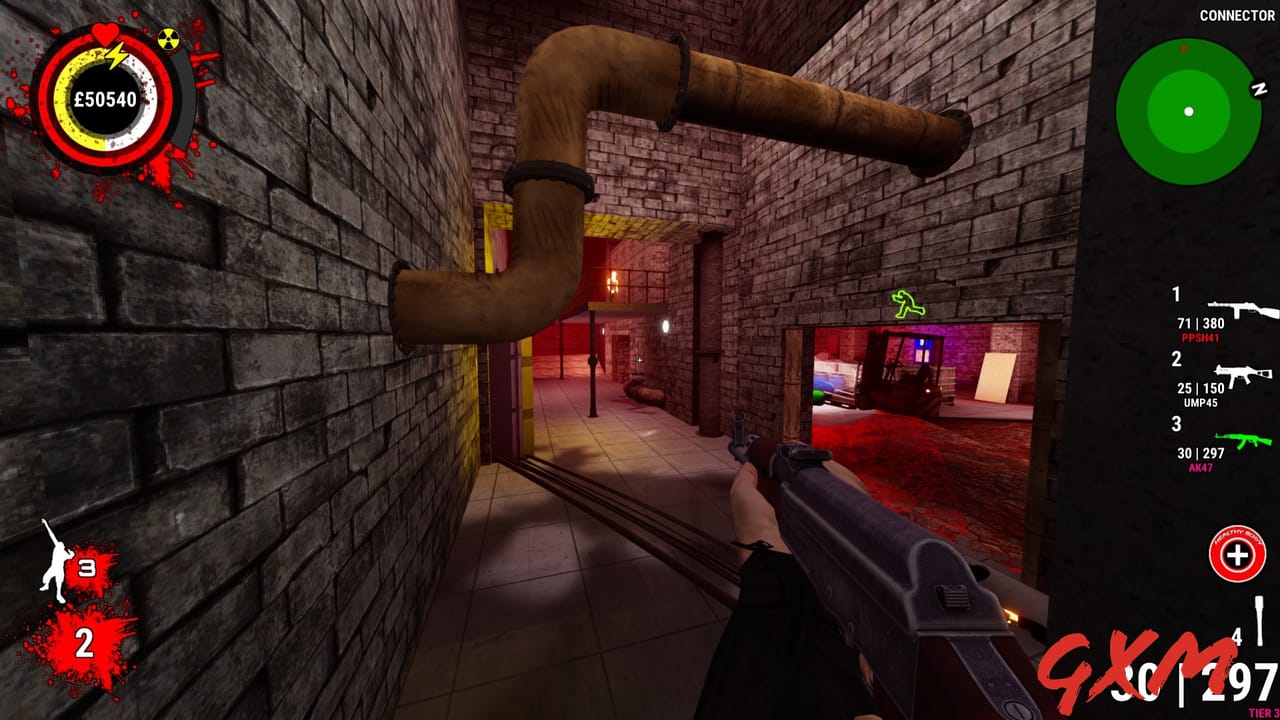Click the white dot in the radar center
The image size is (1280, 720).
[1188, 110]
